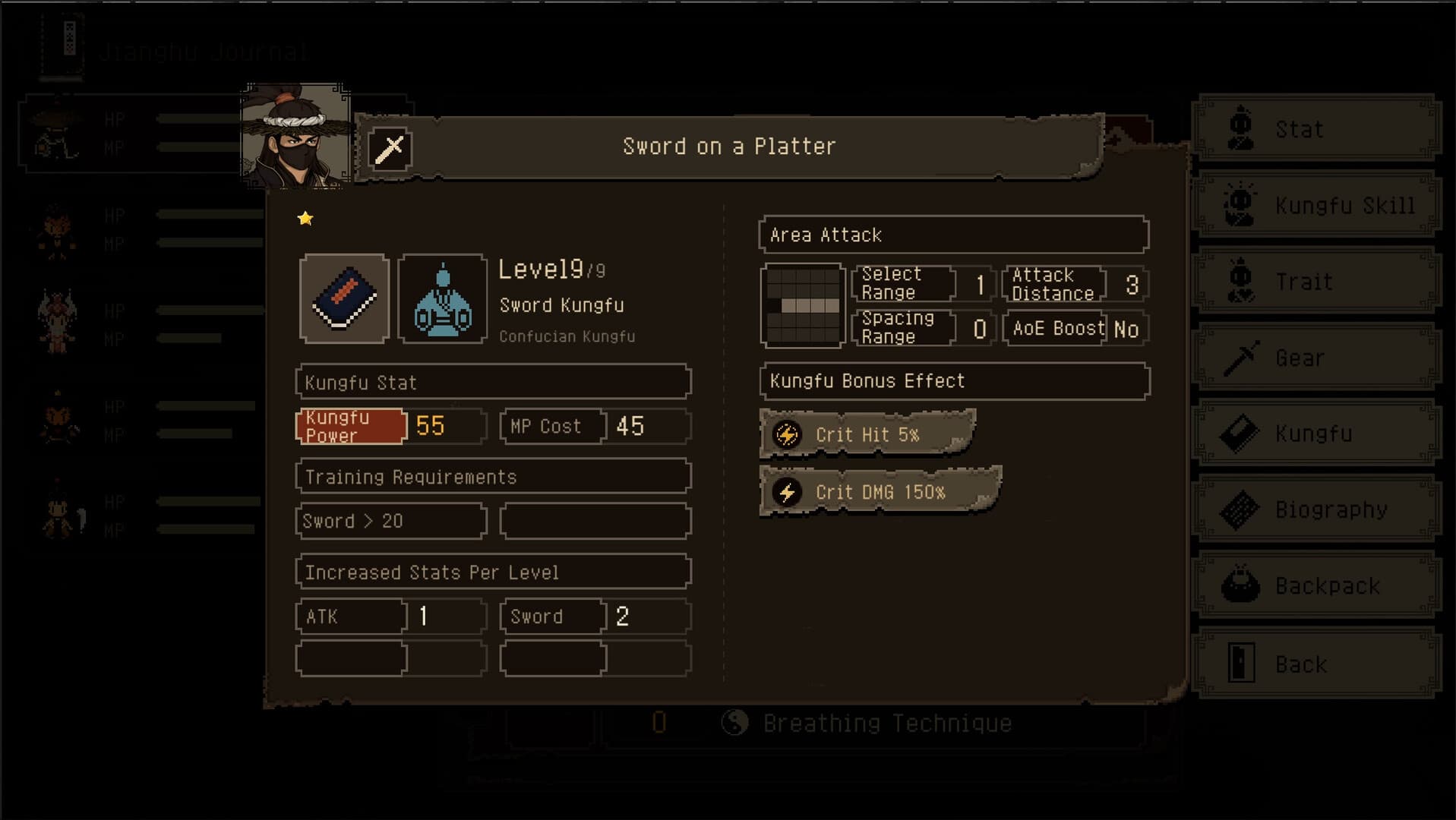Screen dimensions: 1456x820
Task: Expand the Kungfu Bonus Effect section
Action: 952,380
